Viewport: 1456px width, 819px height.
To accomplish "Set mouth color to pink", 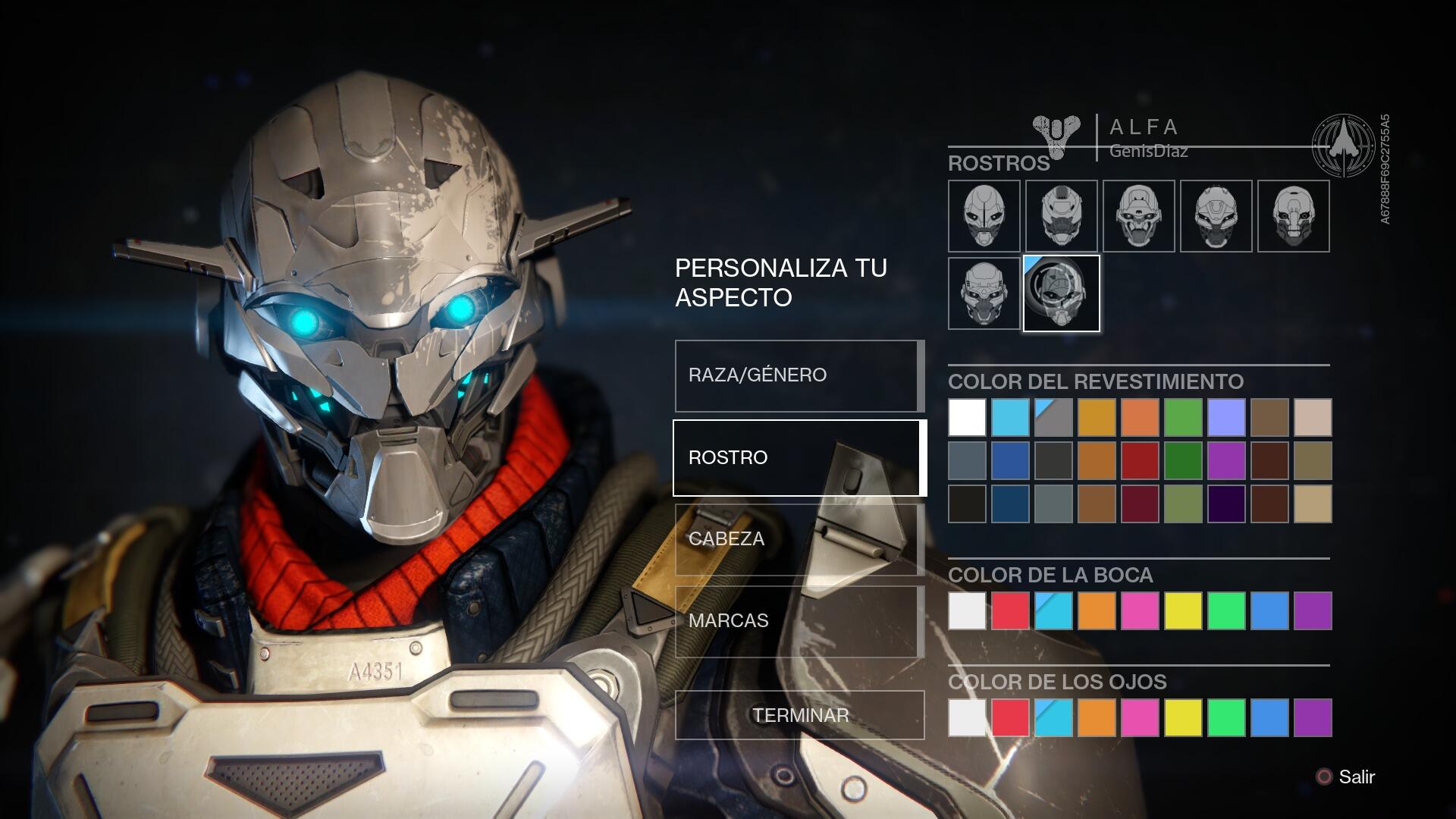I will (x=1140, y=611).
